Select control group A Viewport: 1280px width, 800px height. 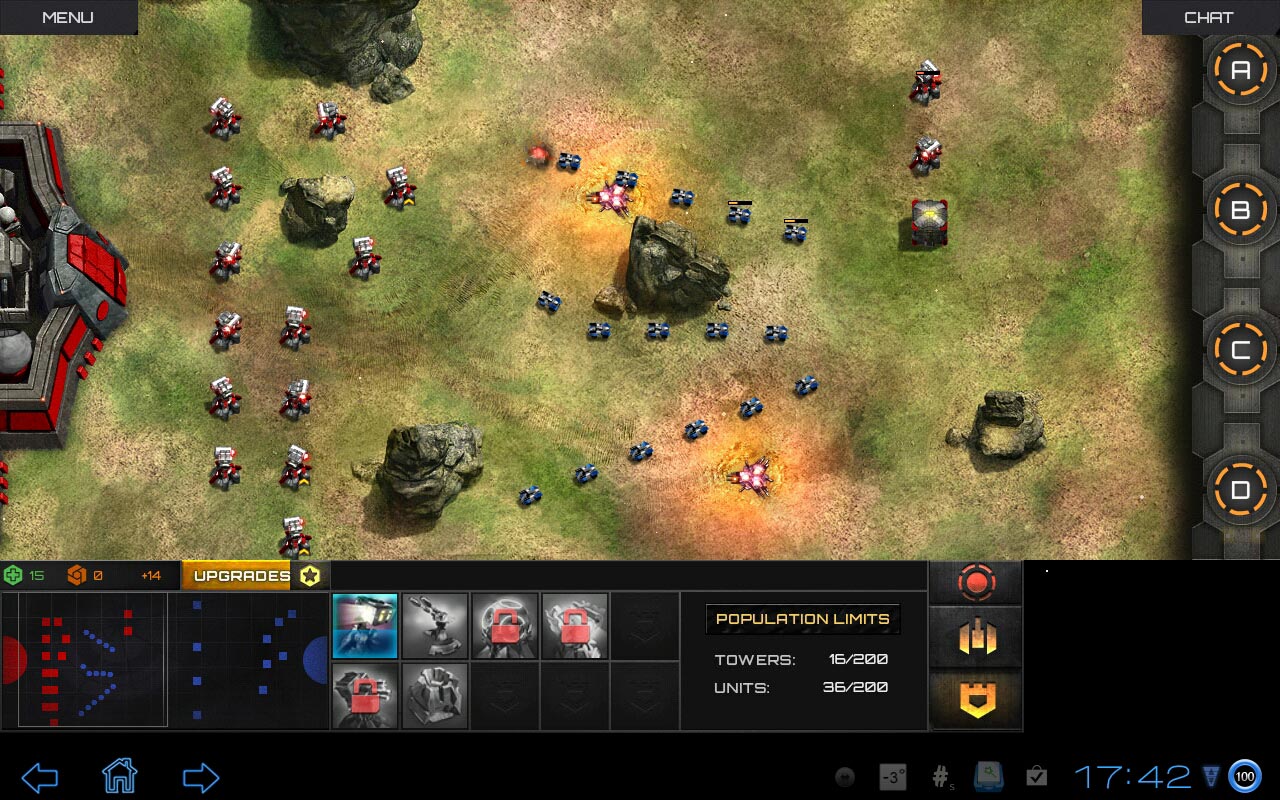[1240, 70]
